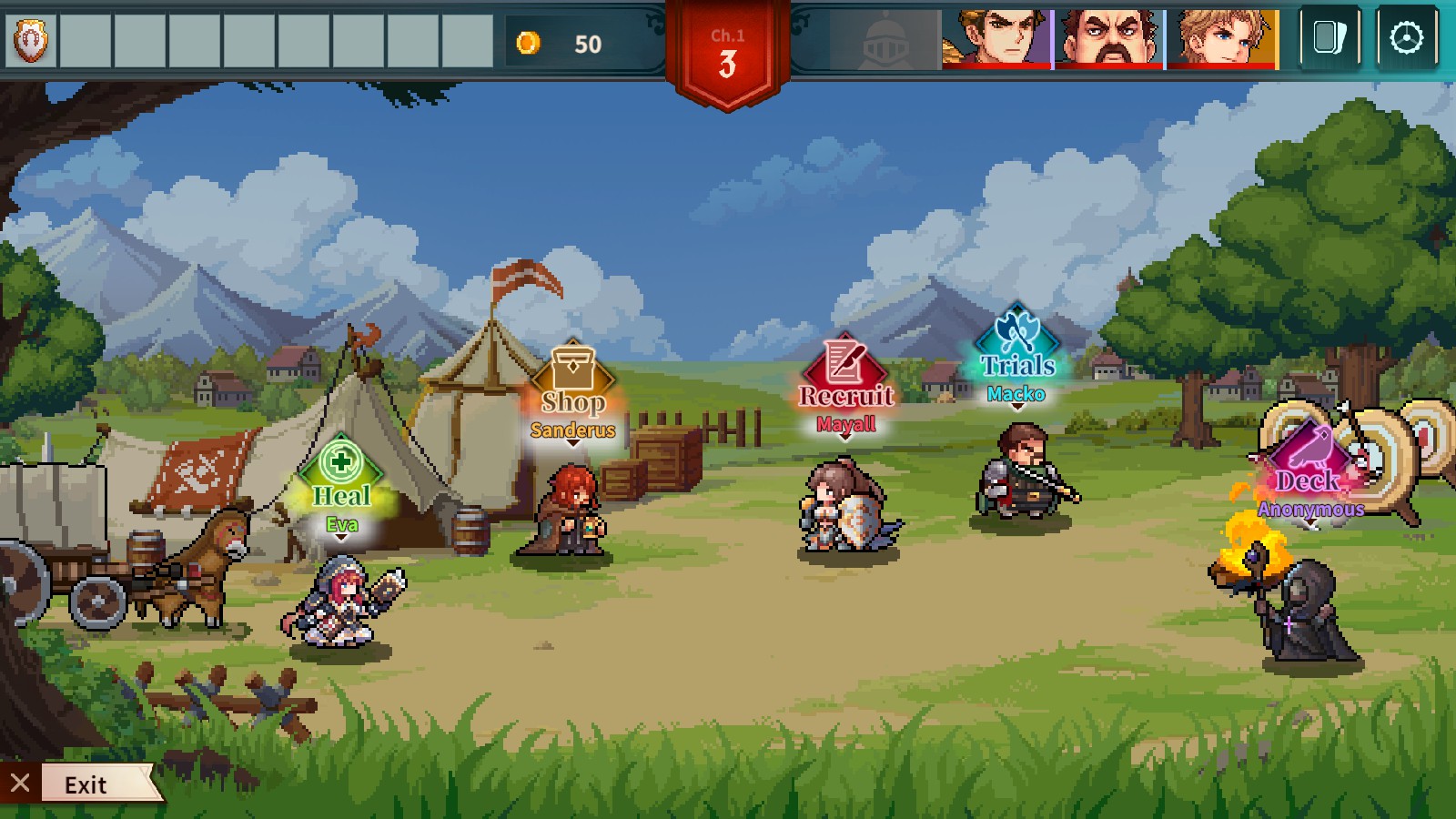Screen dimensions: 1456x819
Task: Select the mustached hero portrait
Action: [x=1109, y=39]
